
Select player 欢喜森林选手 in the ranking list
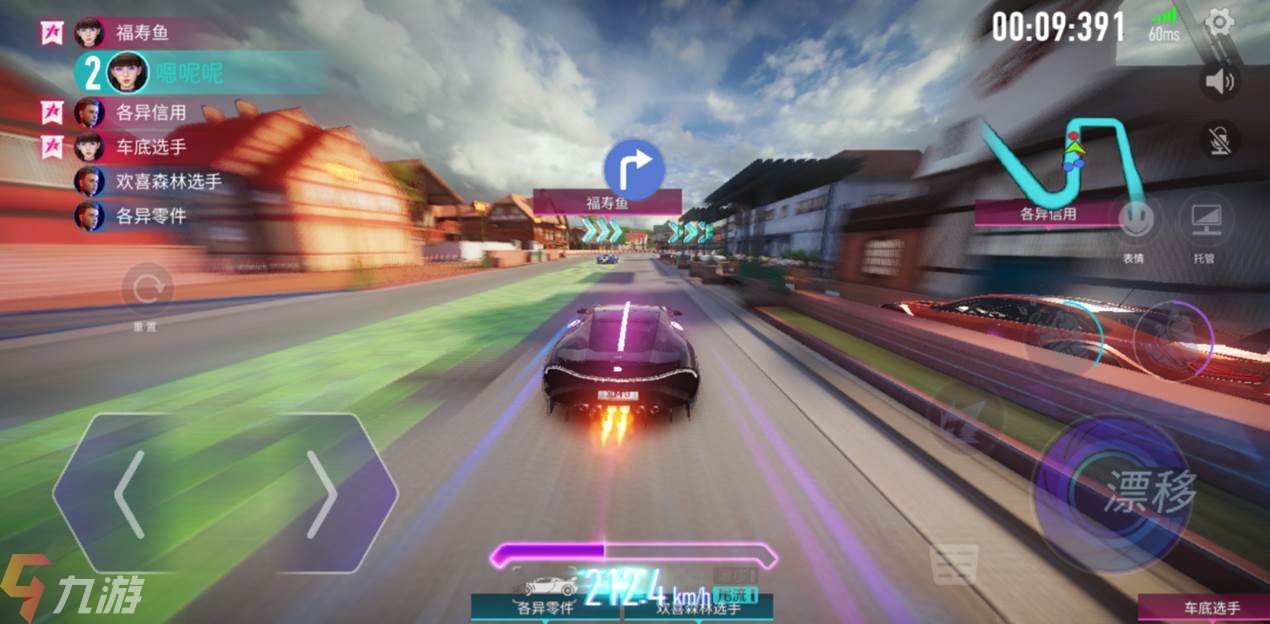[168, 181]
